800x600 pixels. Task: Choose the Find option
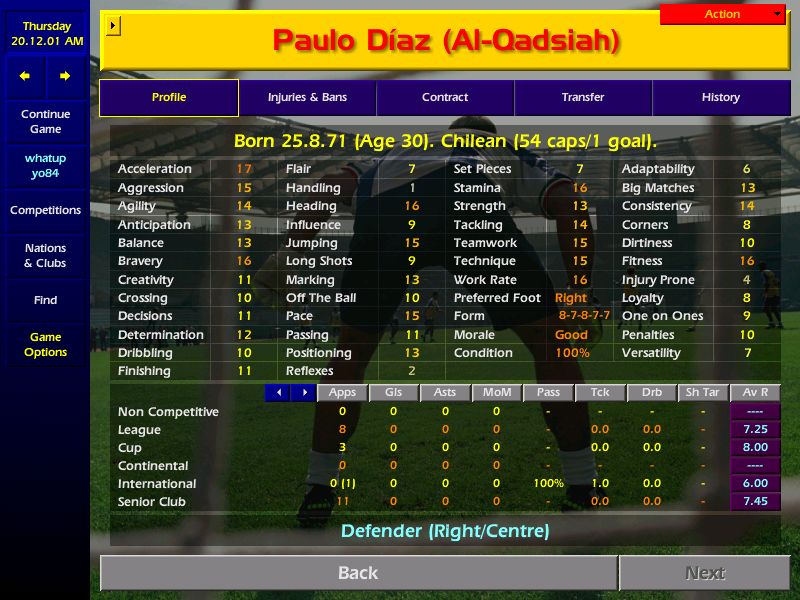[x=45, y=300]
